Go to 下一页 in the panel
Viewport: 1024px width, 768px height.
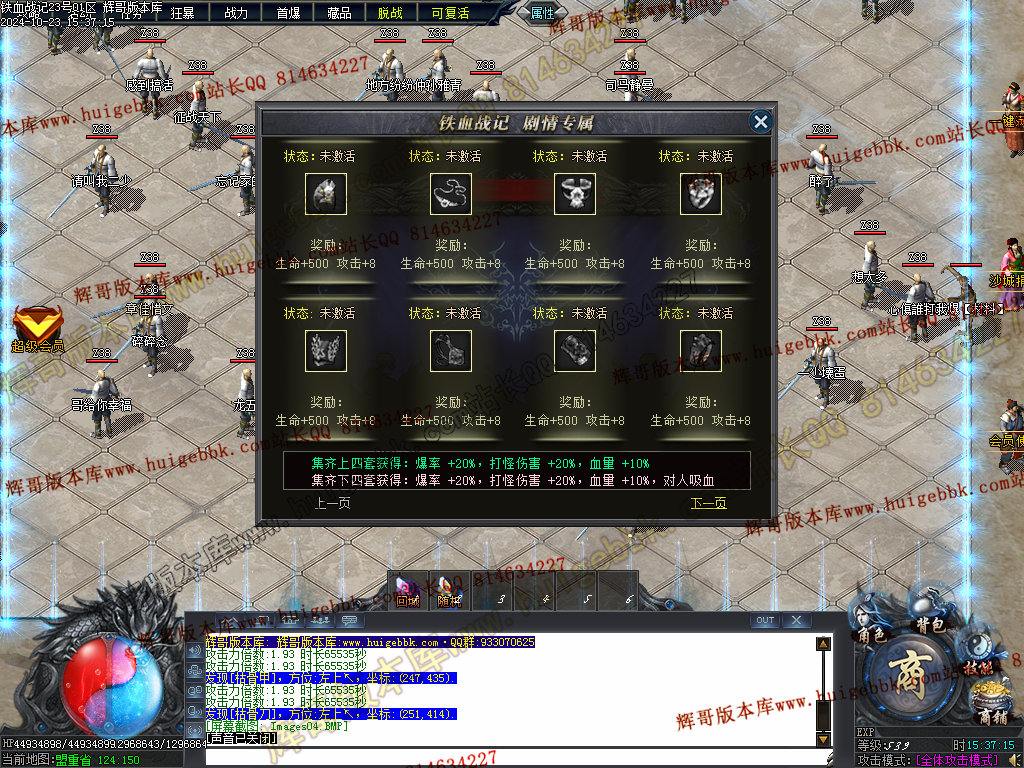[708, 503]
